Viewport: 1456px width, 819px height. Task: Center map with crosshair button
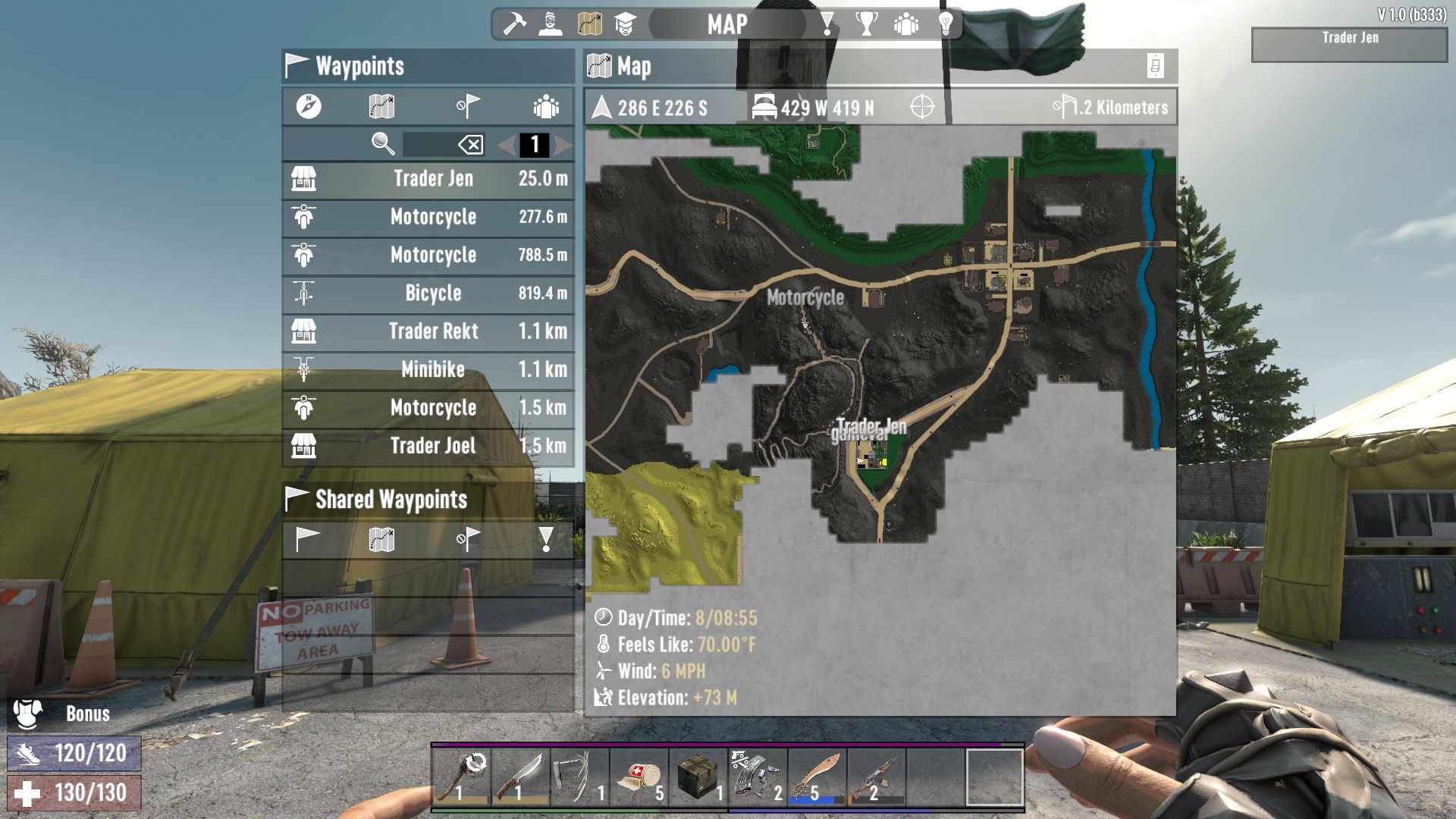point(922,107)
